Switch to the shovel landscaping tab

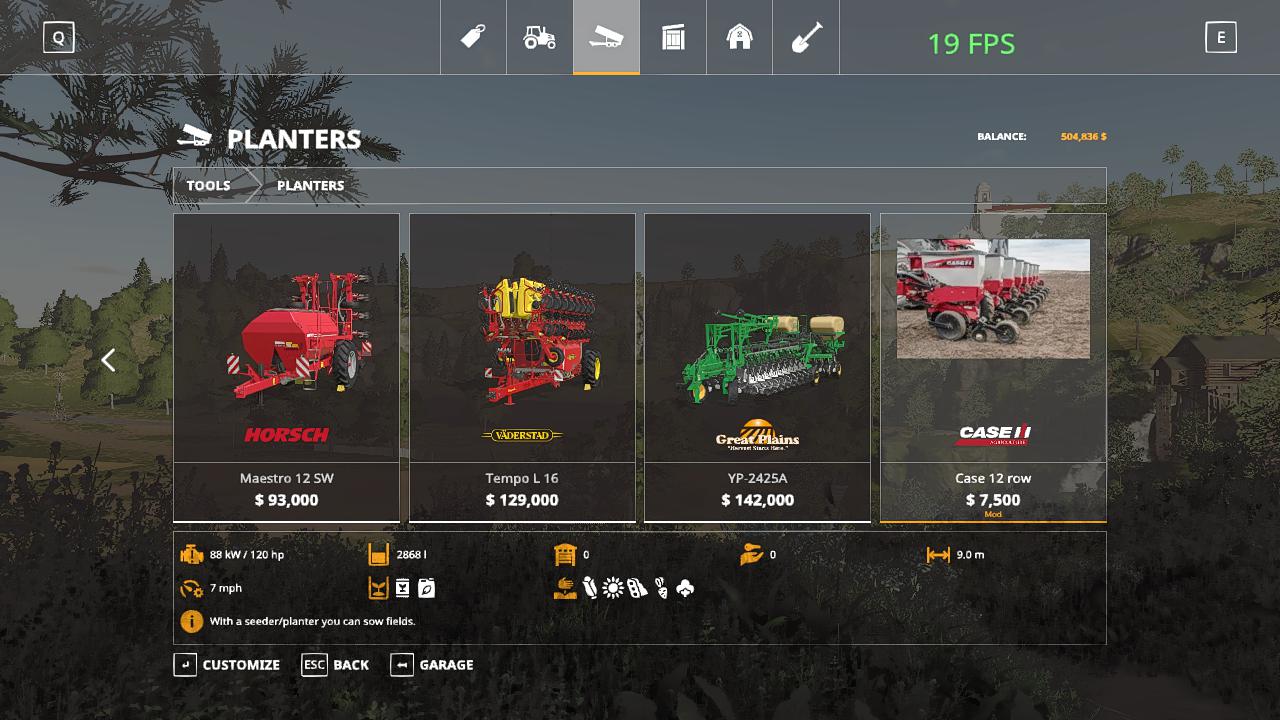tap(806, 38)
